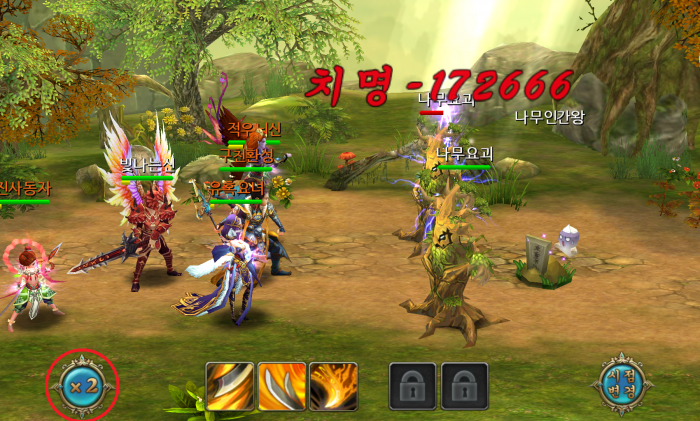Activate the single curved slash skill
The height and width of the screenshot is (421, 700).
point(230,386)
